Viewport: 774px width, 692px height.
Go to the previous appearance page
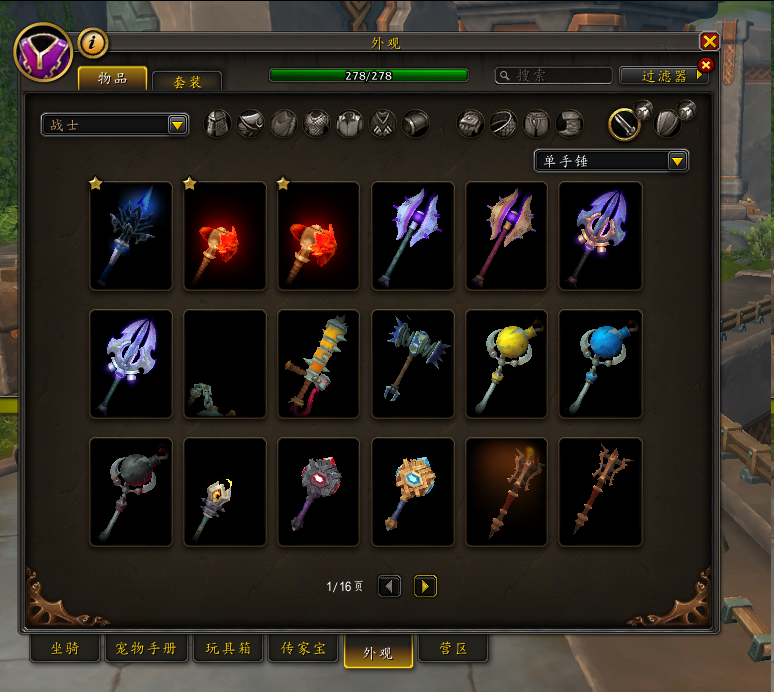pos(390,587)
